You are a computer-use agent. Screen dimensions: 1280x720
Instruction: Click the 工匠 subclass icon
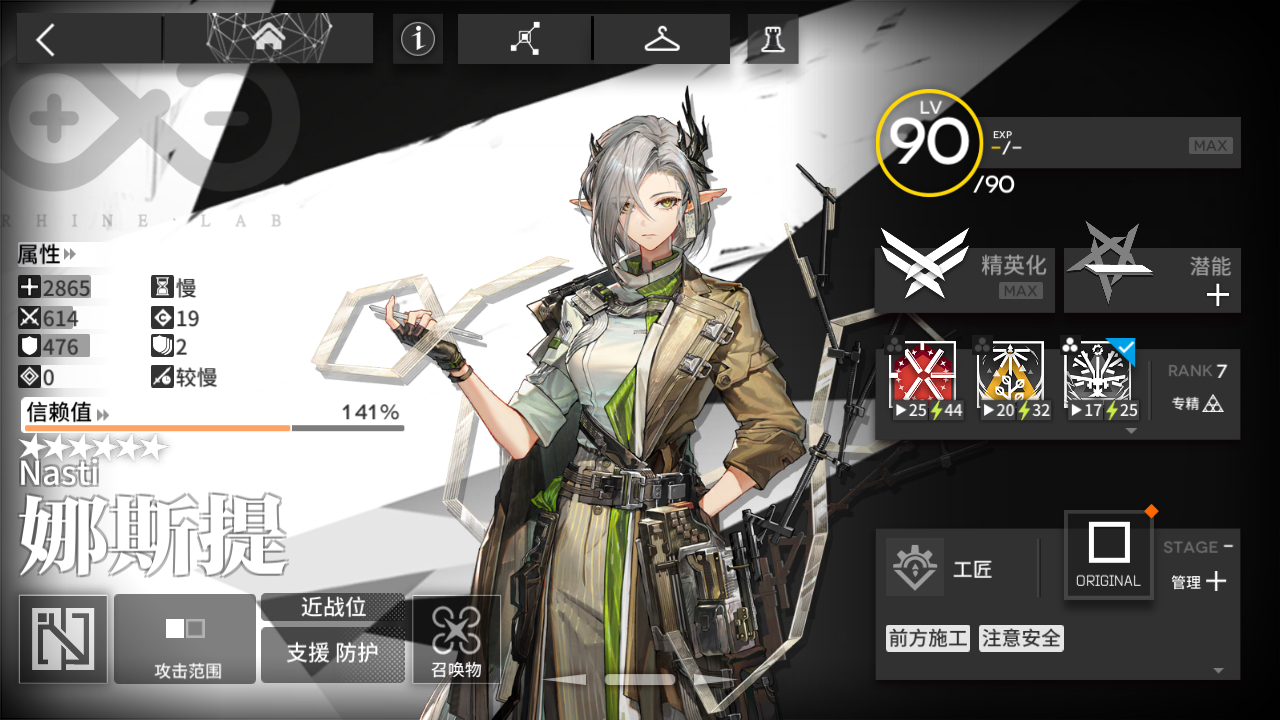click(x=915, y=568)
